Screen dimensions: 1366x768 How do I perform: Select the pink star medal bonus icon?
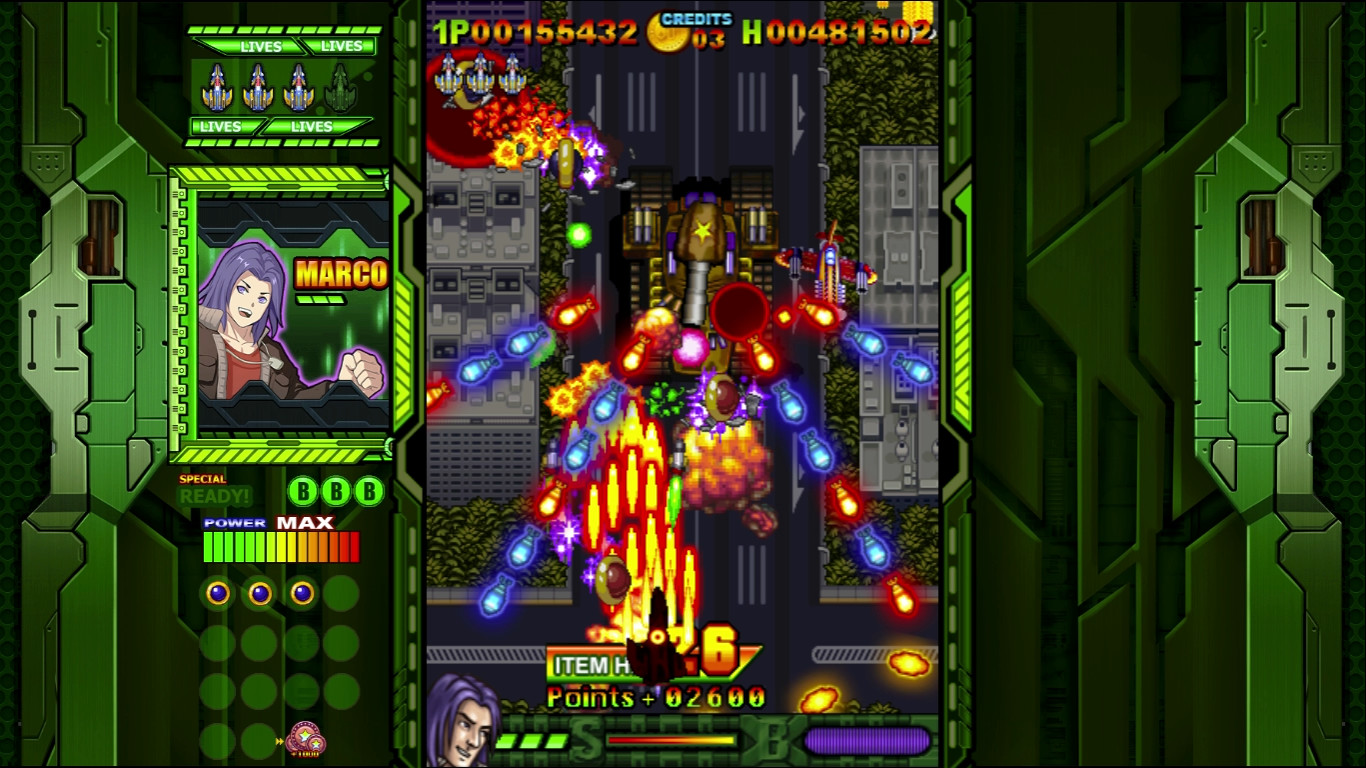305,740
